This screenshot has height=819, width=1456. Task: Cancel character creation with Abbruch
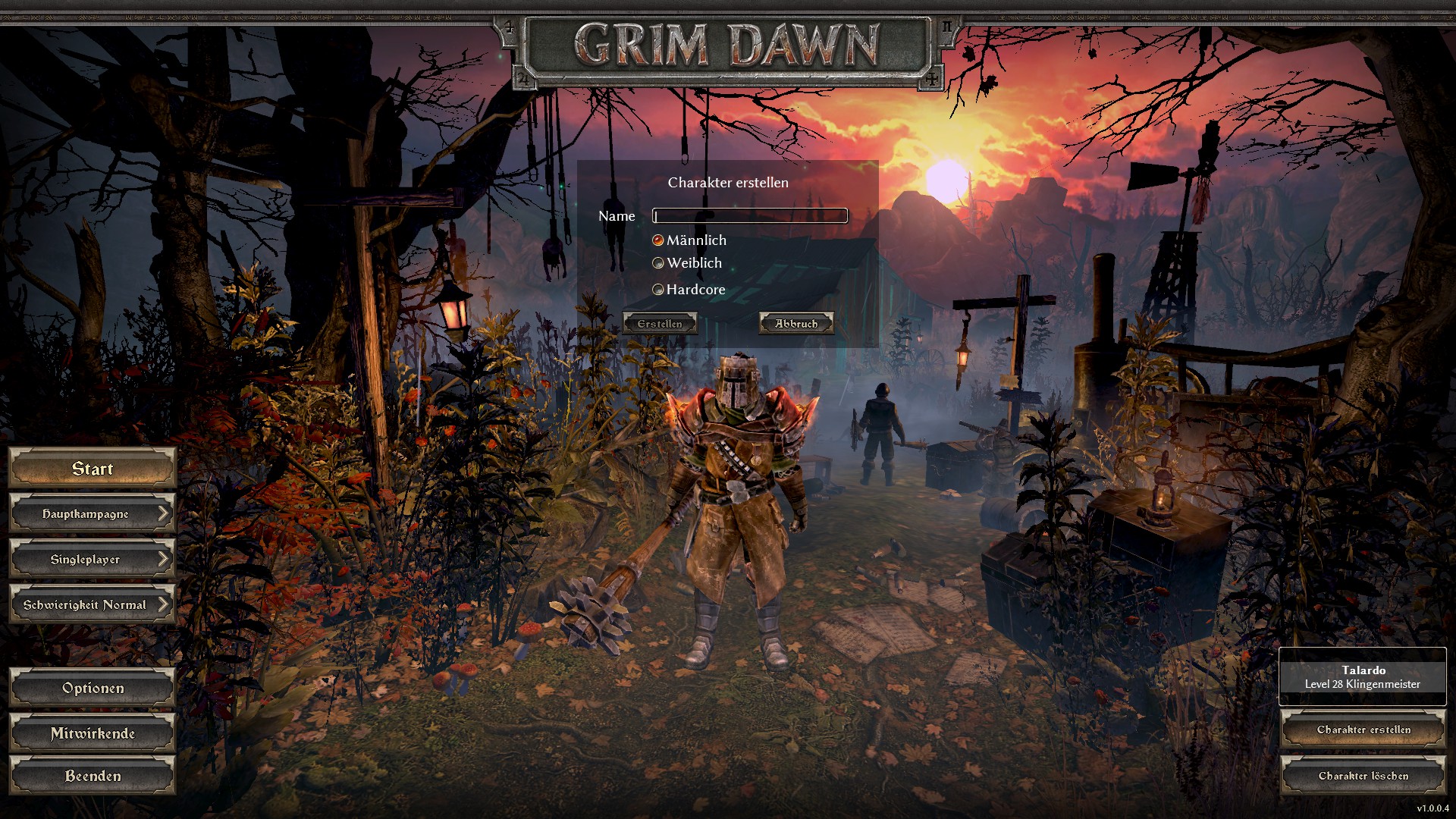pyautogui.click(x=796, y=324)
